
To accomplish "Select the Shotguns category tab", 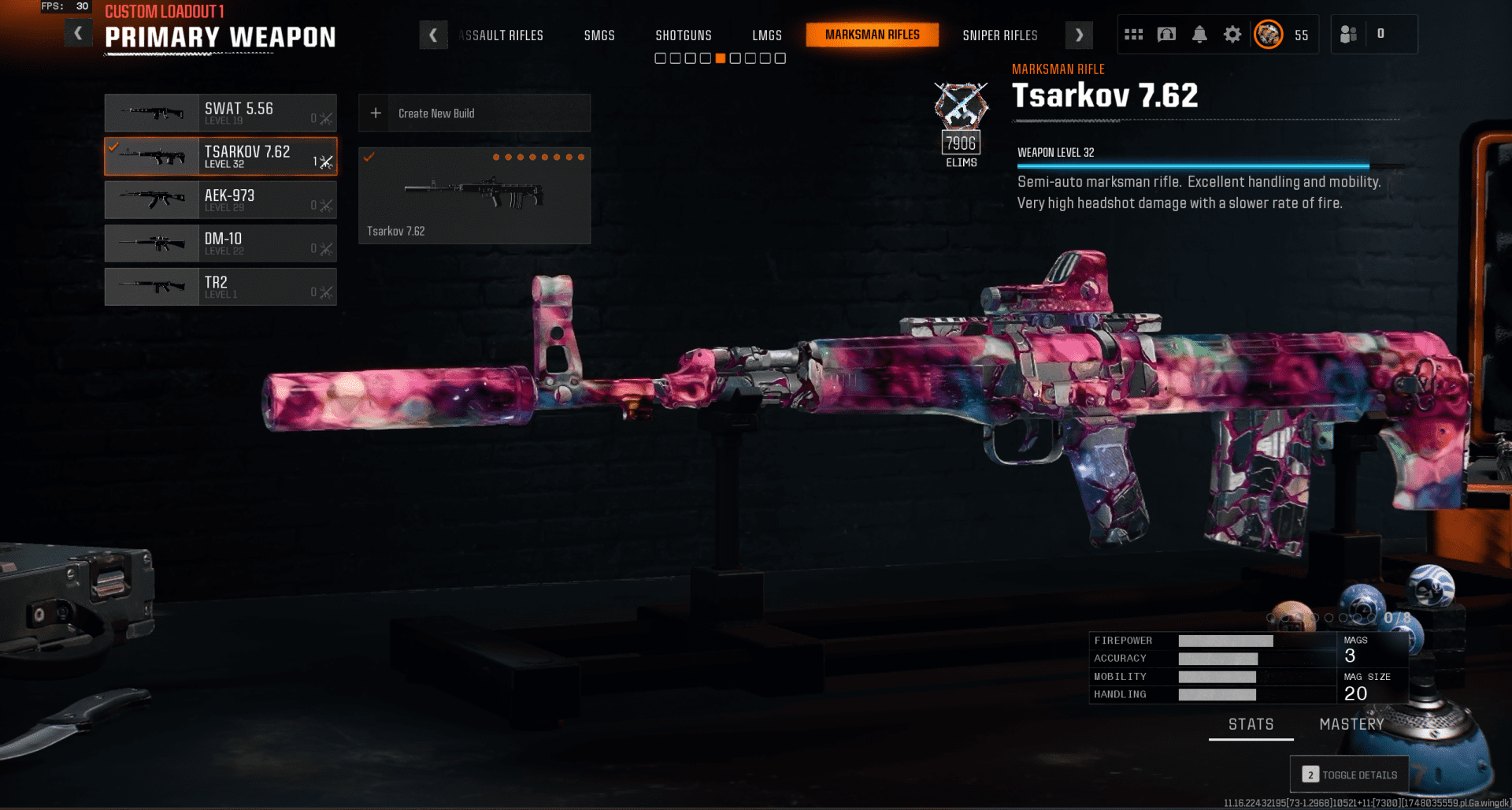I will tap(683, 35).
